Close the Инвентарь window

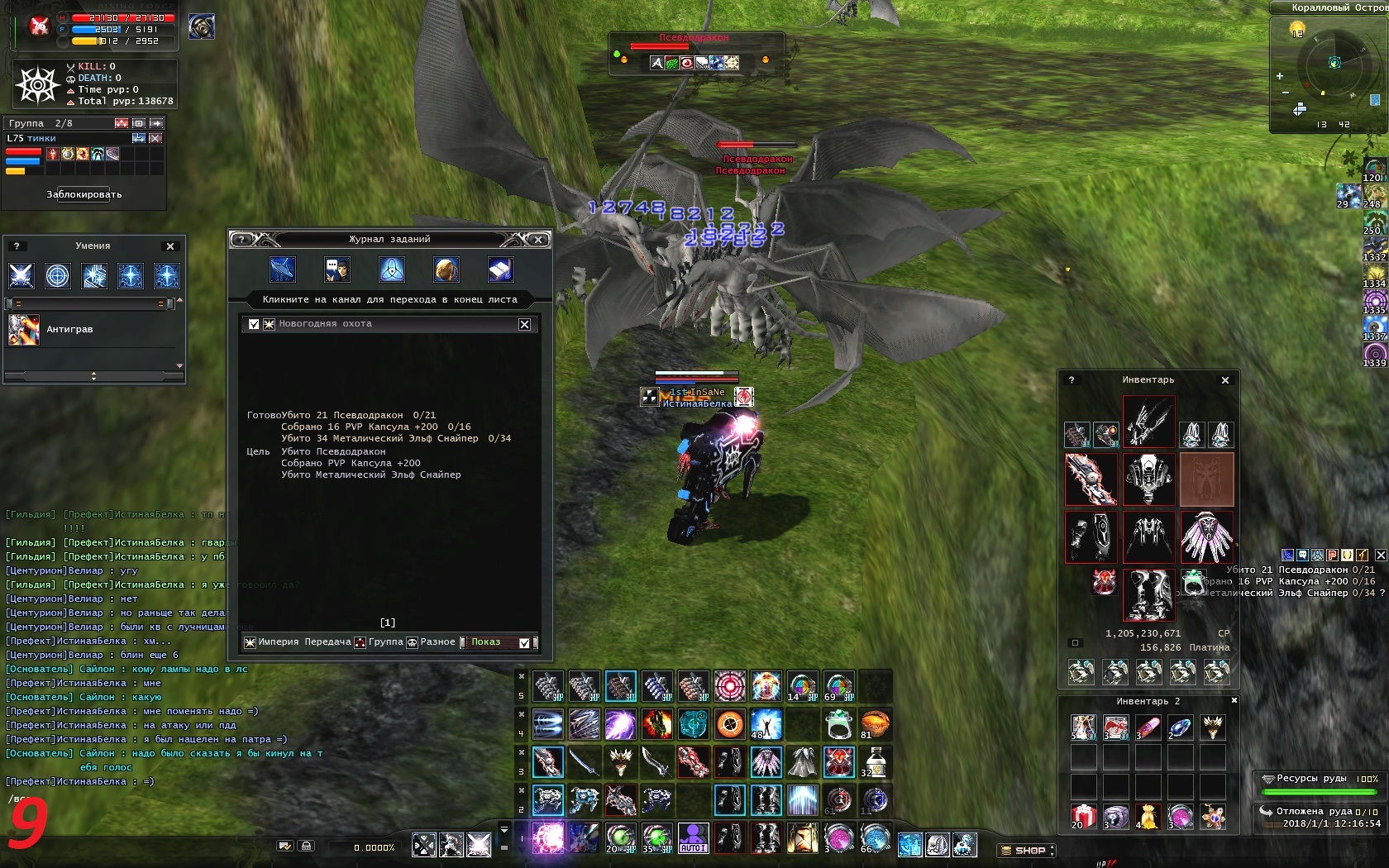pos(1225,380)
